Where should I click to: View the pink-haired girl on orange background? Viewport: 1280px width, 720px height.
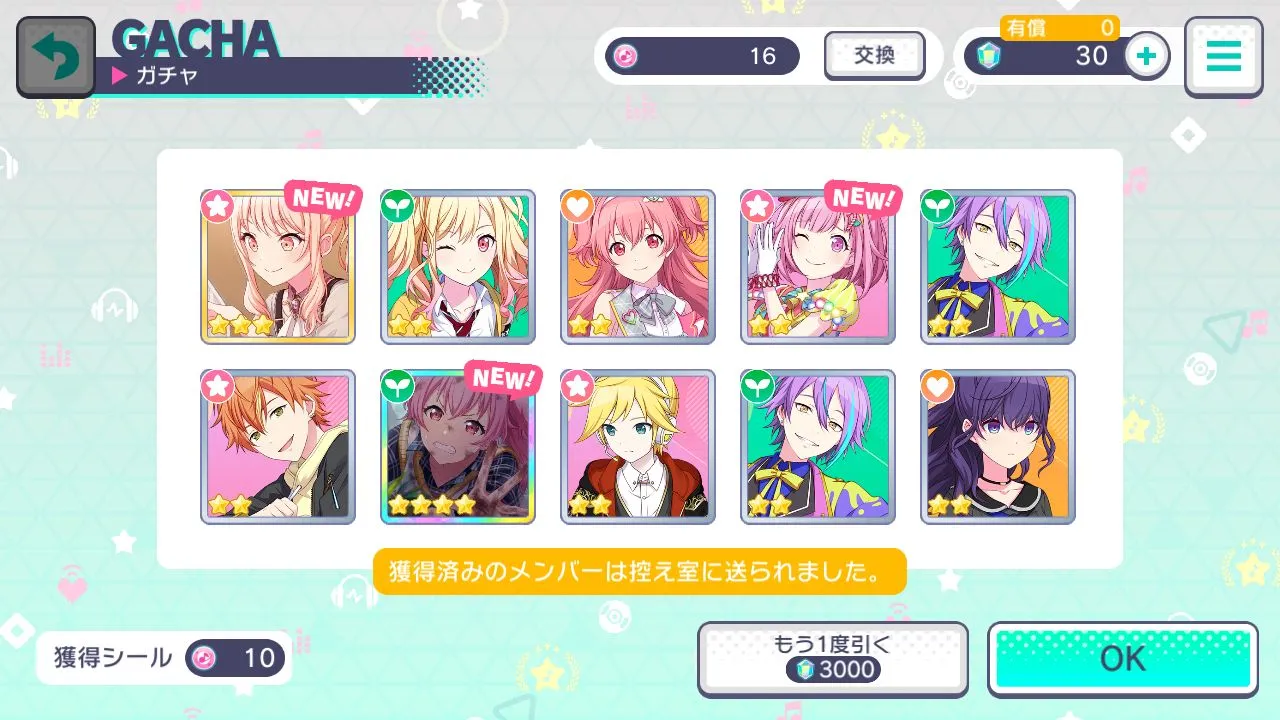[x=638, y=267]
